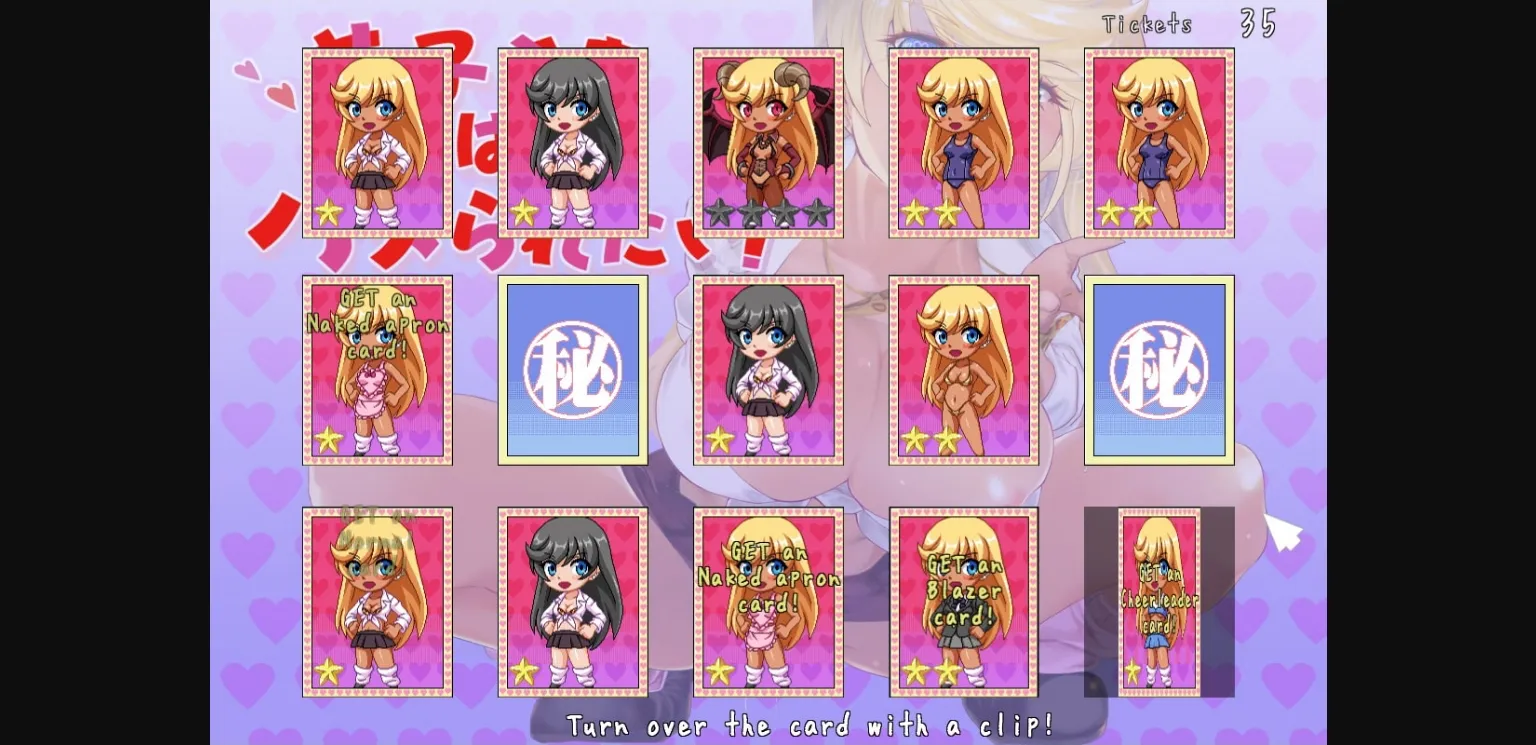Choose the blue swimsuit girl card, top row
Screen dimensions: 1536x745
pyautogui.click(x=963, y=140)
